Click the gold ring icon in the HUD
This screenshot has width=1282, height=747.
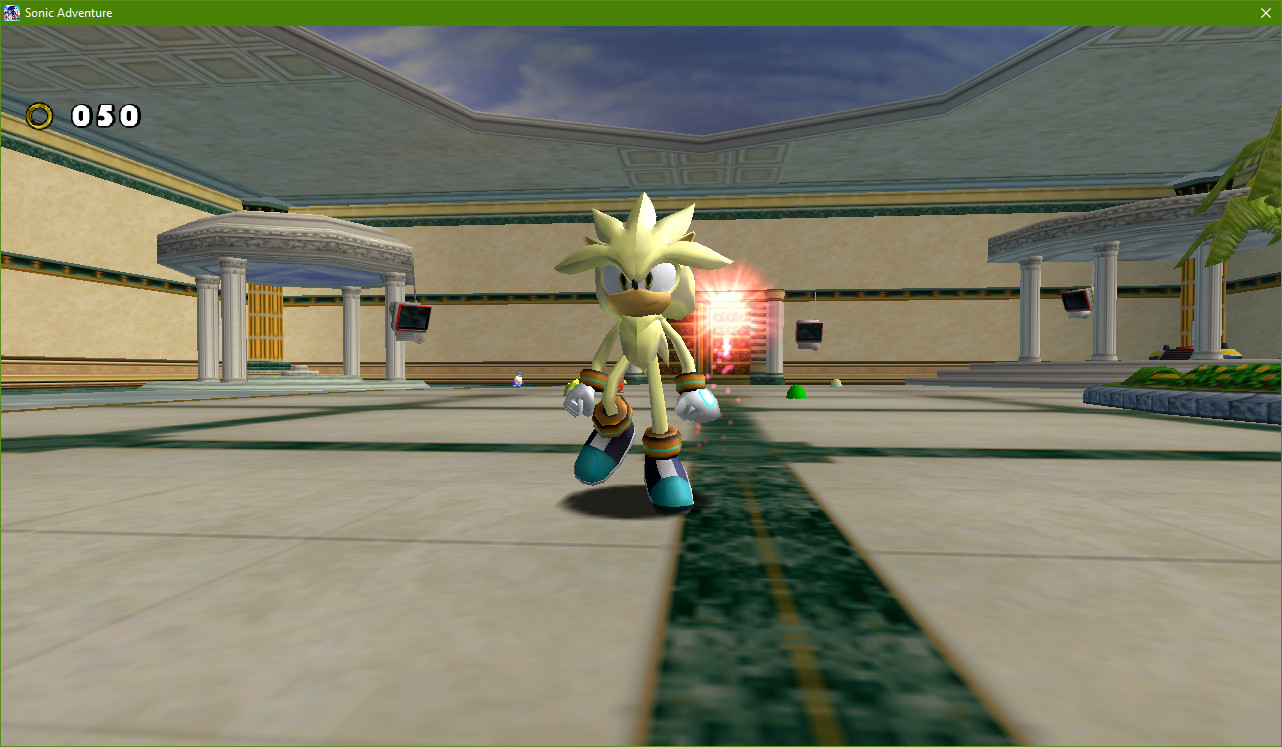point(41,116)
